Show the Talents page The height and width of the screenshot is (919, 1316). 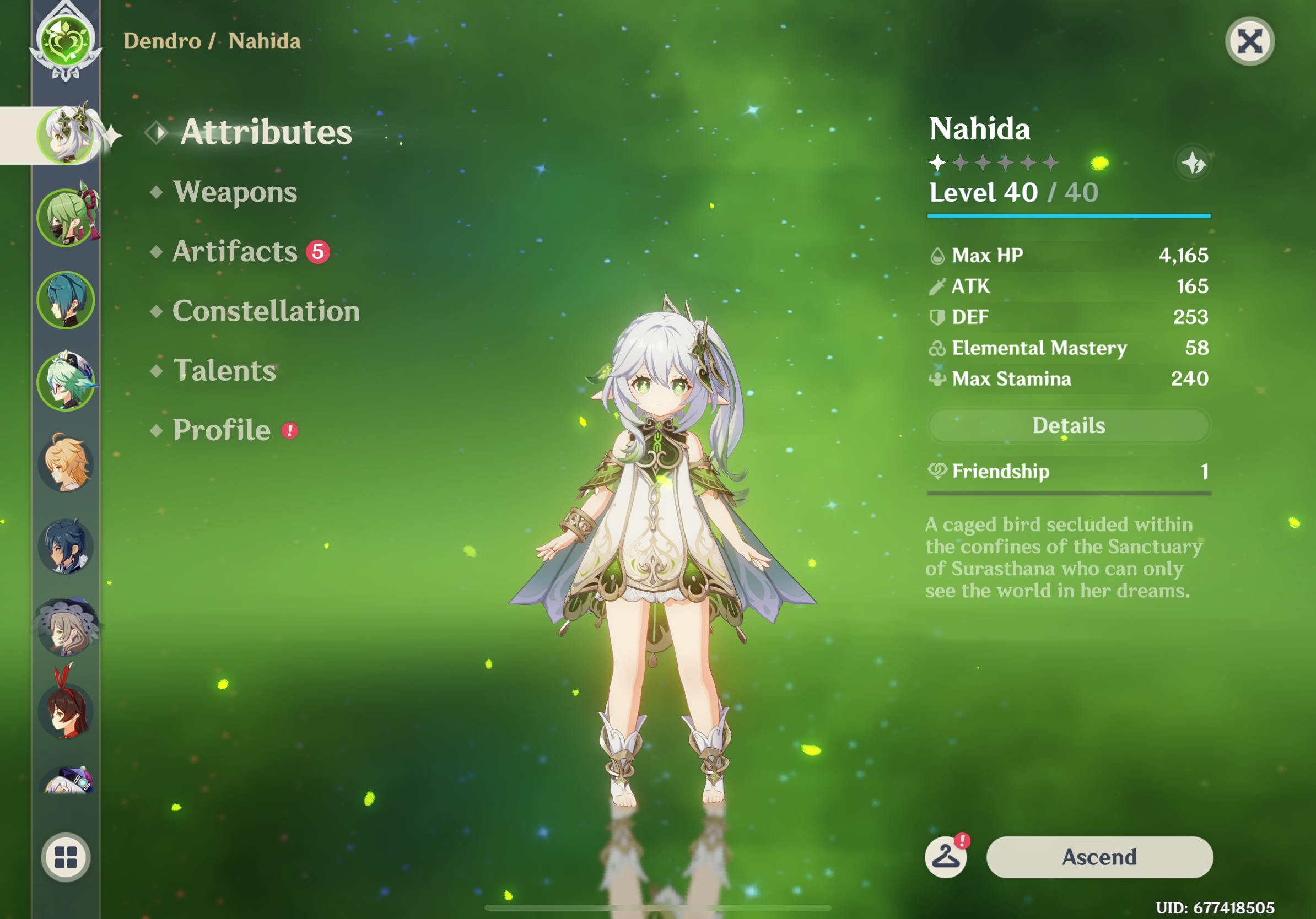[x=225, y=371]
